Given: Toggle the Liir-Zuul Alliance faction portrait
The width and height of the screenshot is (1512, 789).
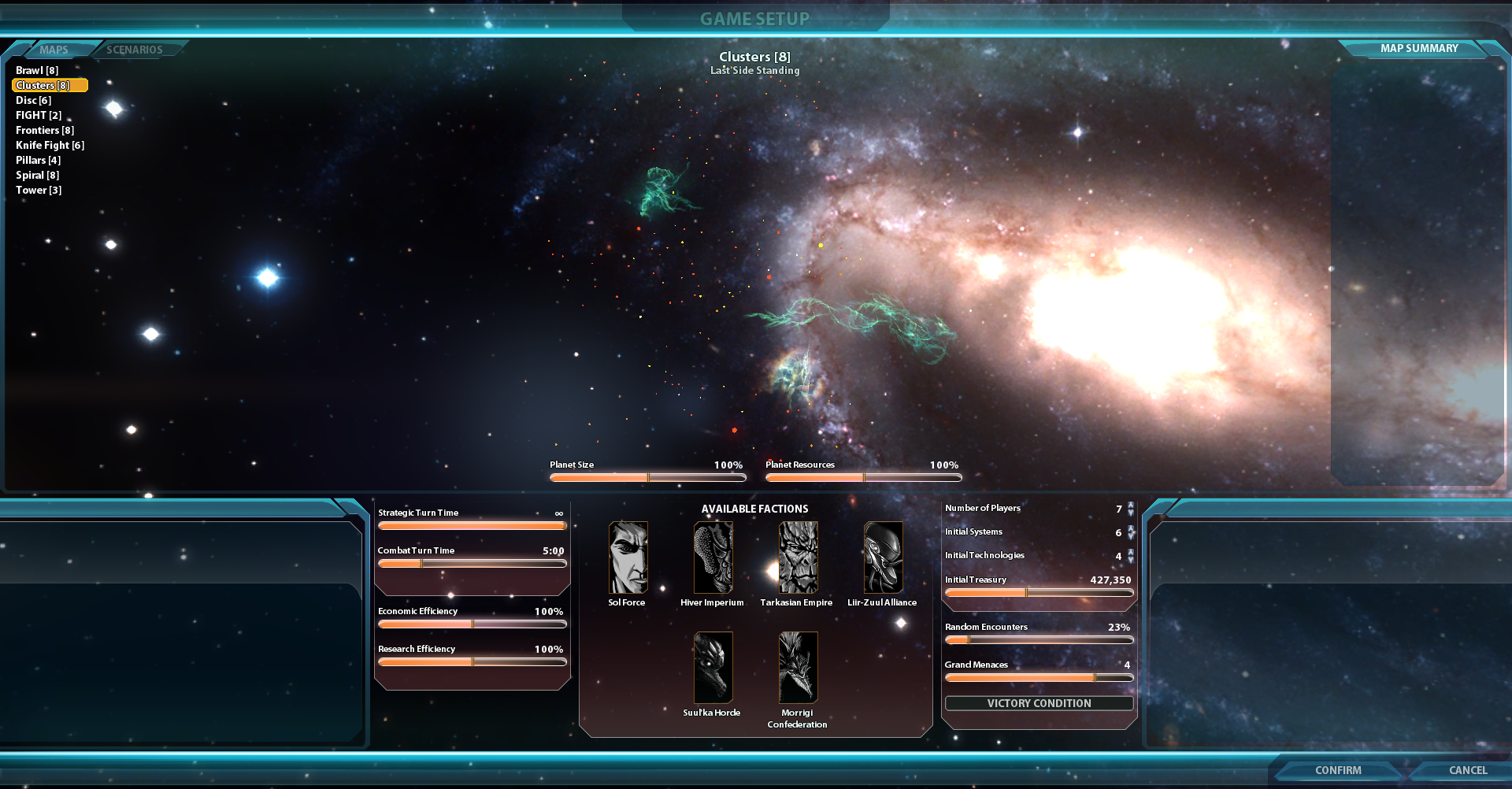Looking at the screenshot, I should [883, 557].
